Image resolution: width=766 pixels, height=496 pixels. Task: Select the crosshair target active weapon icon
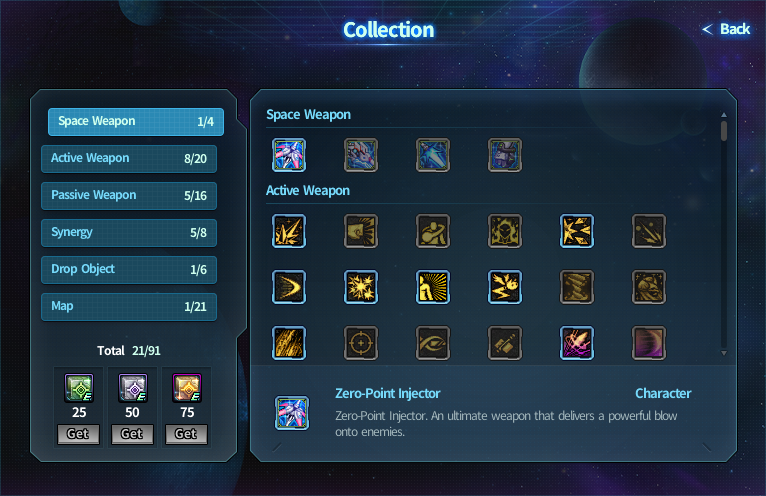[x=361, y=343]
